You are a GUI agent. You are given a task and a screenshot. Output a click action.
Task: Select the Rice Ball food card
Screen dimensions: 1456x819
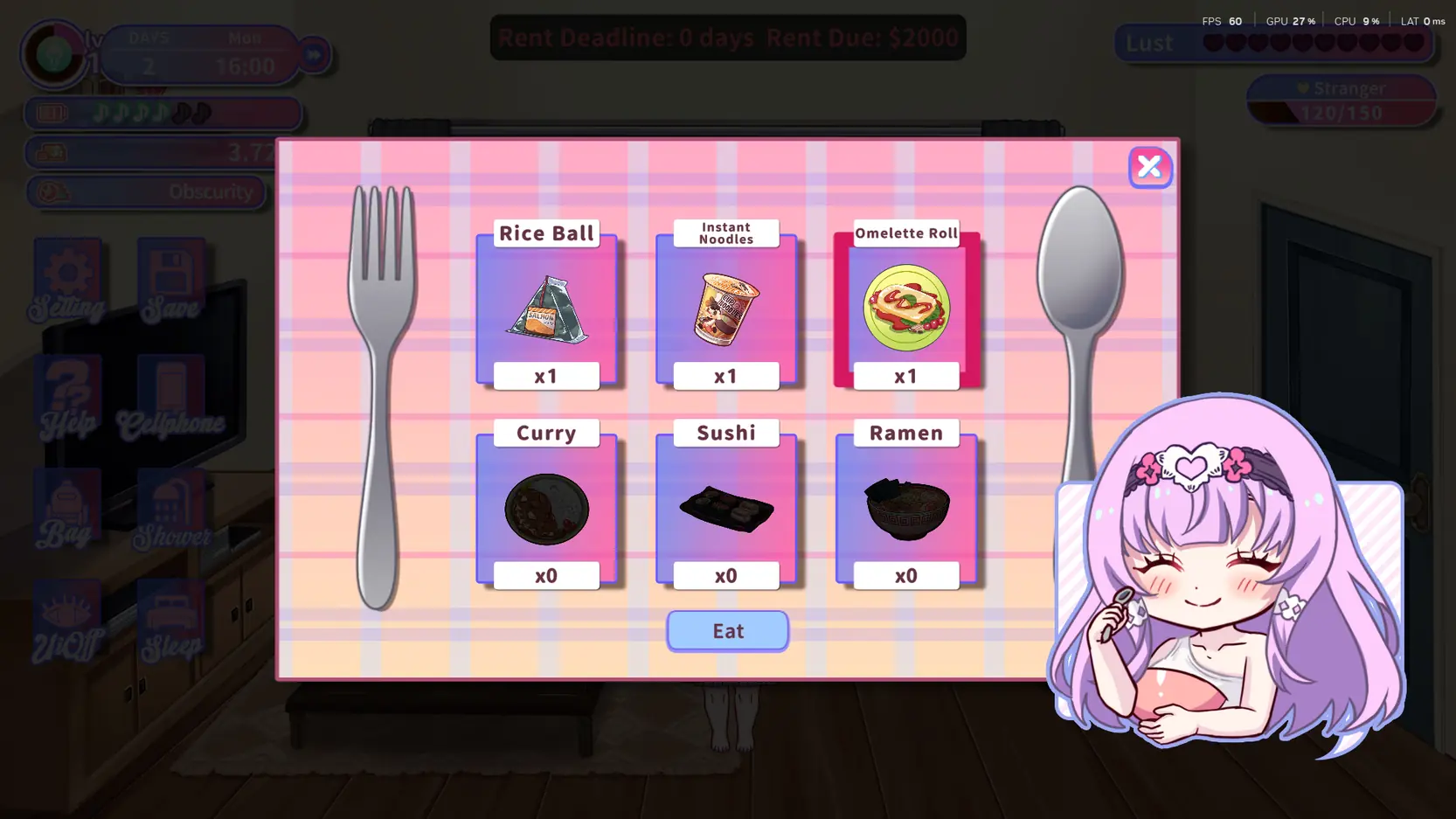point(546,309)
